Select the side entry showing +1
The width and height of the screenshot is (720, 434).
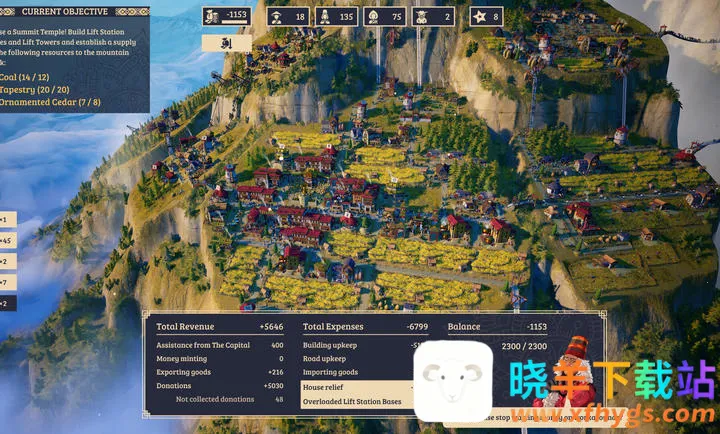8,219
